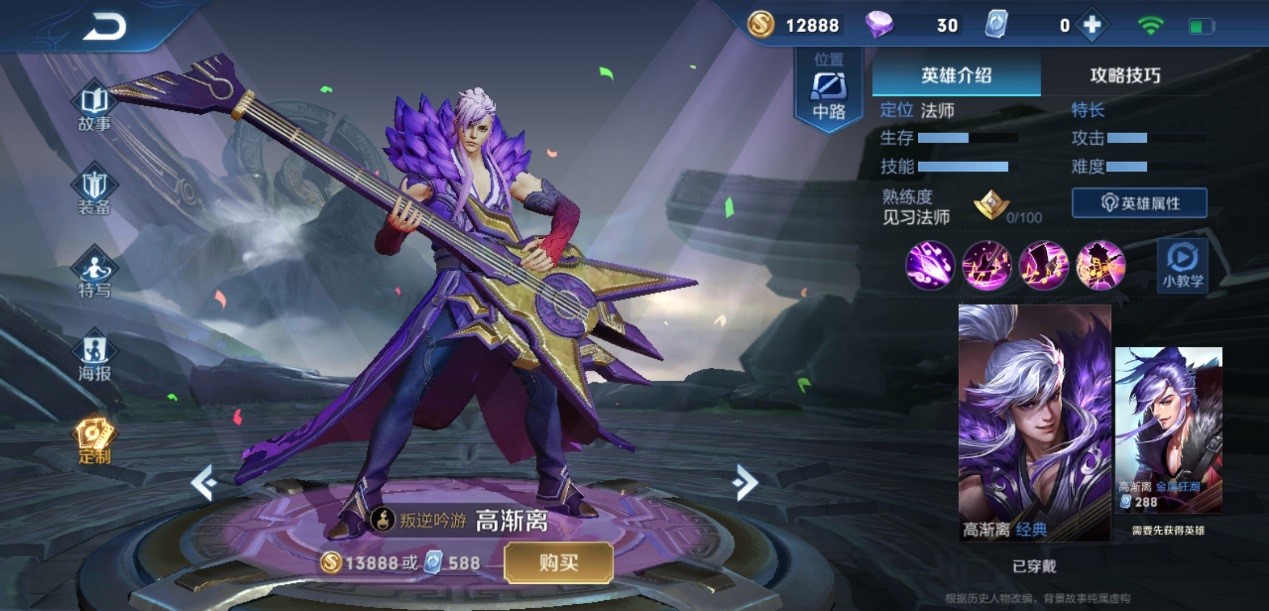View the first purple skill icon
1269x611 pixels.
(x=930, y=265)
